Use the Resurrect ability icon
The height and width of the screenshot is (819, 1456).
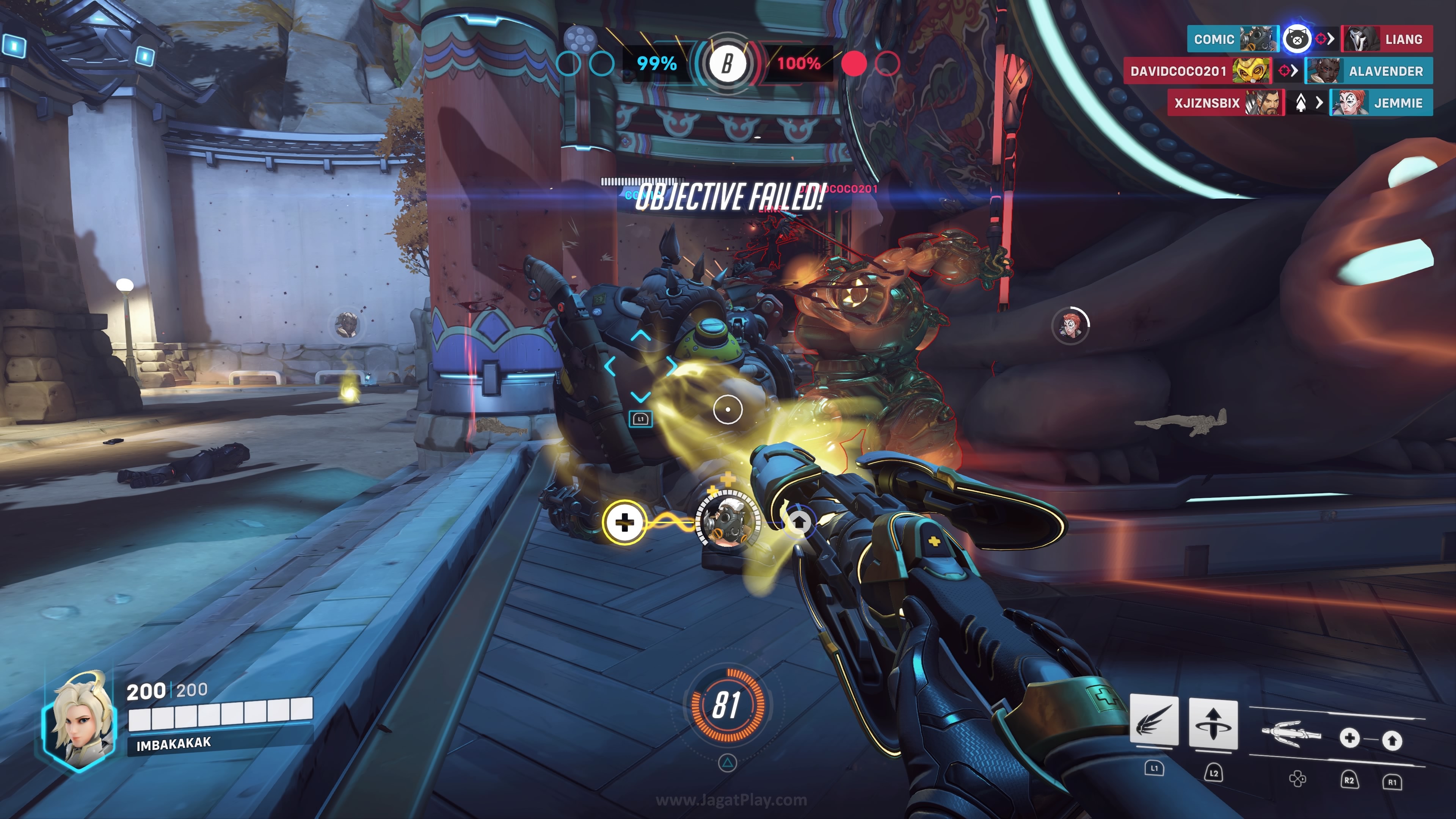1213,723
